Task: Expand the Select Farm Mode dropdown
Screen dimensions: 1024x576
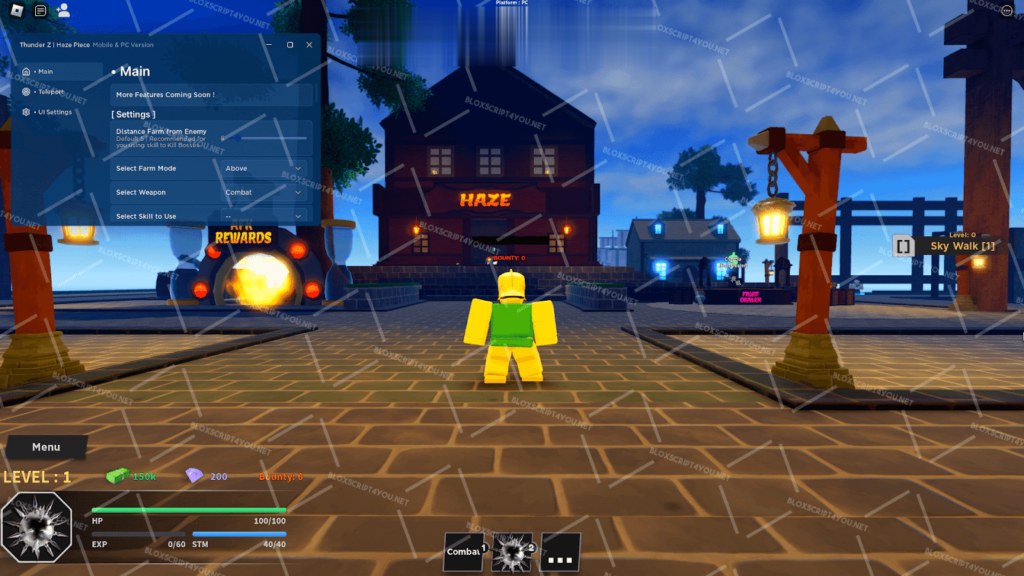Action: pos(264,168)
